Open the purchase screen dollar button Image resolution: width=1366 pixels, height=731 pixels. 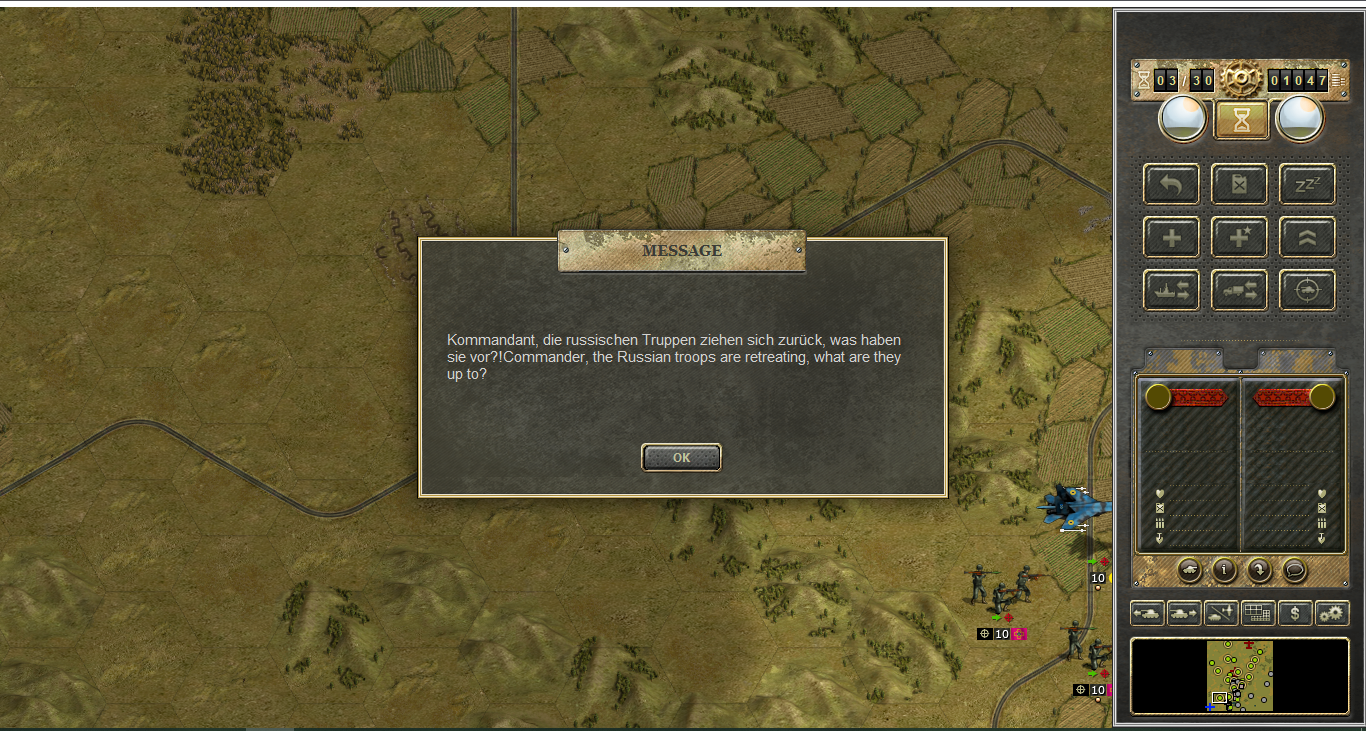point(1295,613)
